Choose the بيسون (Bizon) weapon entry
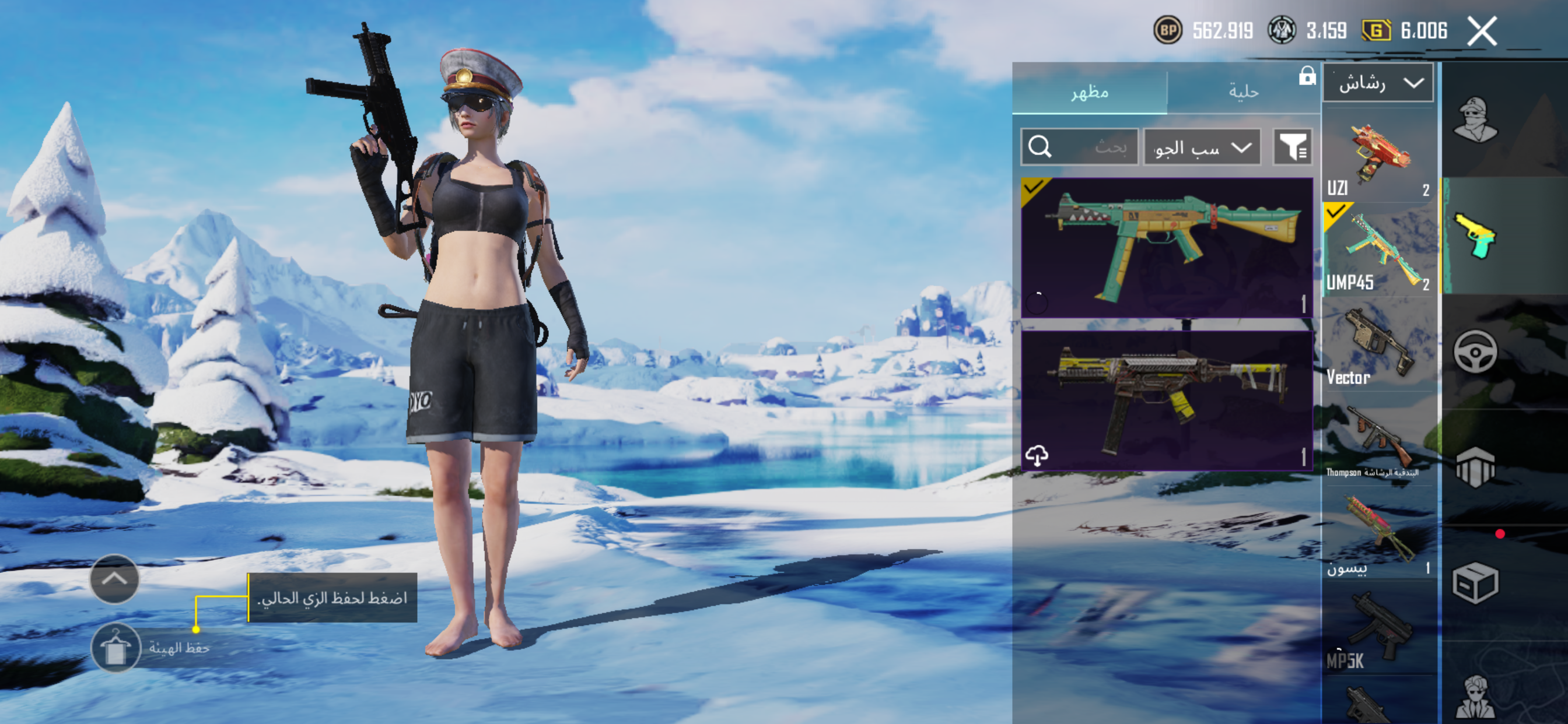1568x724 pixels. pos(1378,533)
